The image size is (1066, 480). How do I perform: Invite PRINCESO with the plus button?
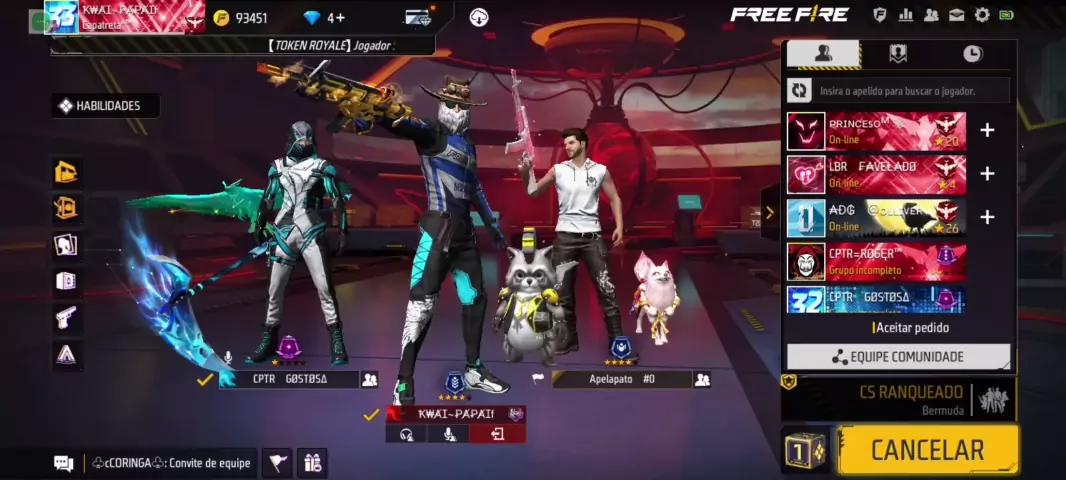(x=987, y=131)
